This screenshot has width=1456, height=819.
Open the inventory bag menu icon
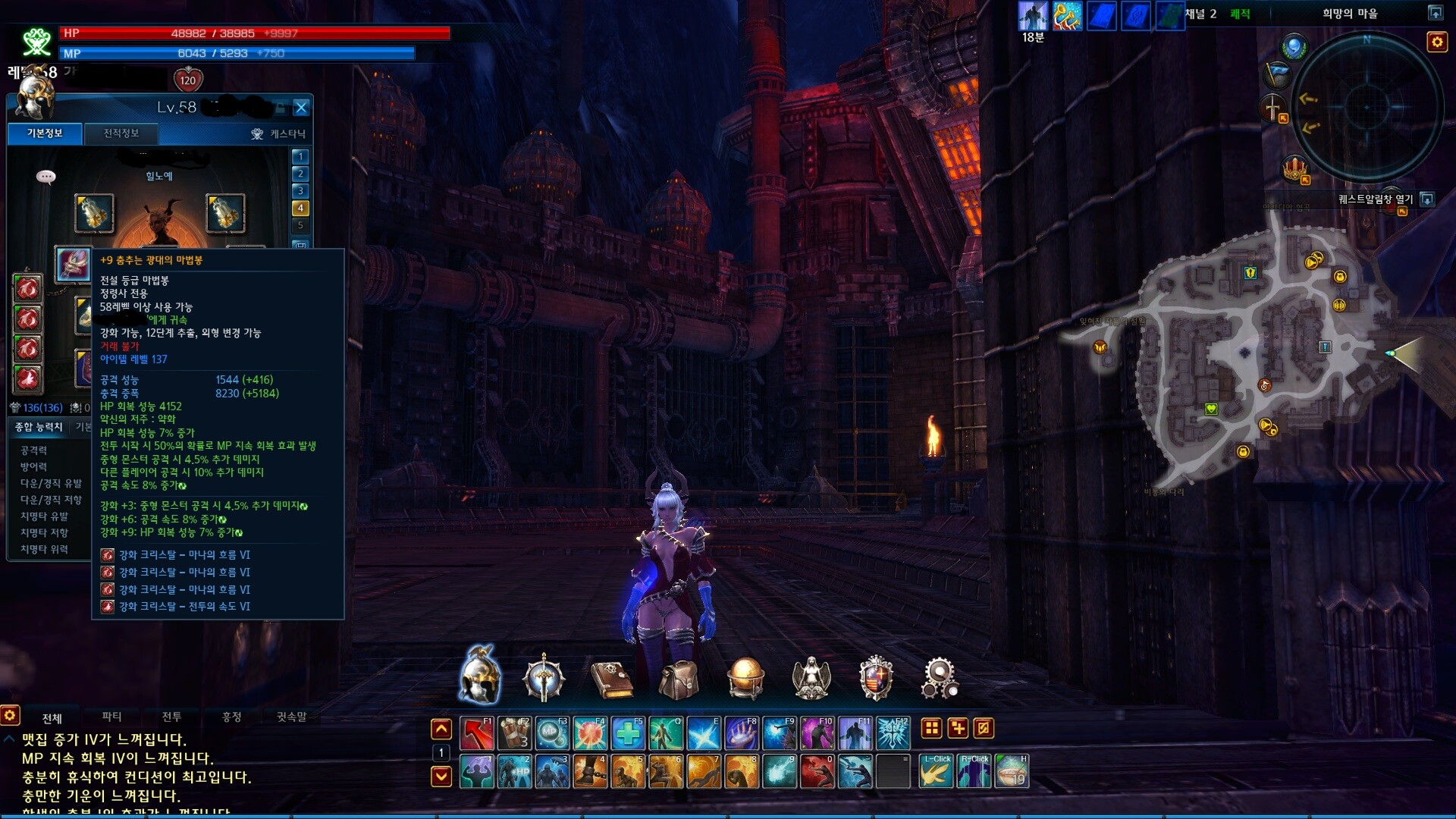click(x=679, y=678)
